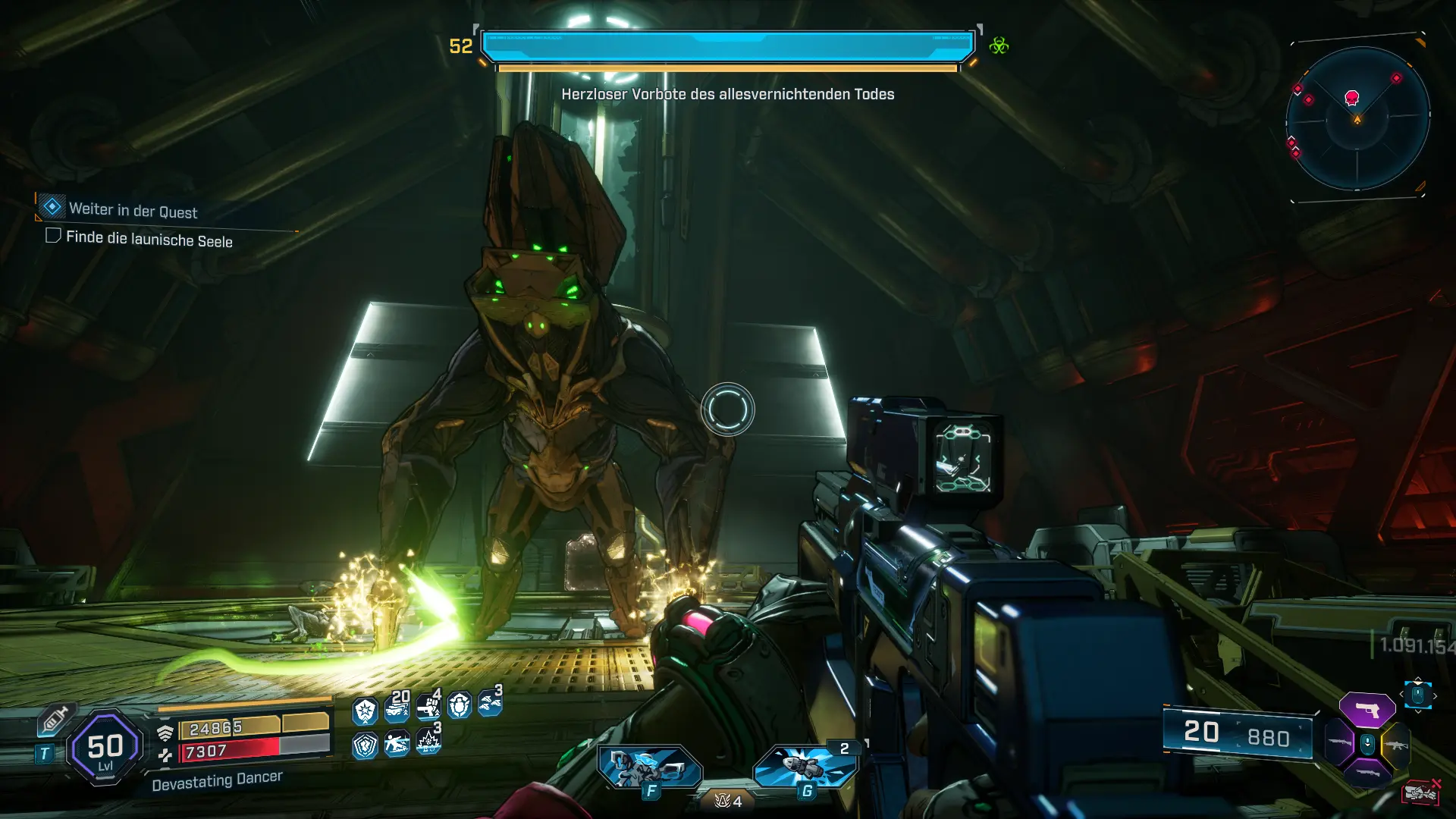Screen dimensions: 1456x819
Task: Click the "Weiter in der Quest" tracker
Action: (x=133, y=210)
